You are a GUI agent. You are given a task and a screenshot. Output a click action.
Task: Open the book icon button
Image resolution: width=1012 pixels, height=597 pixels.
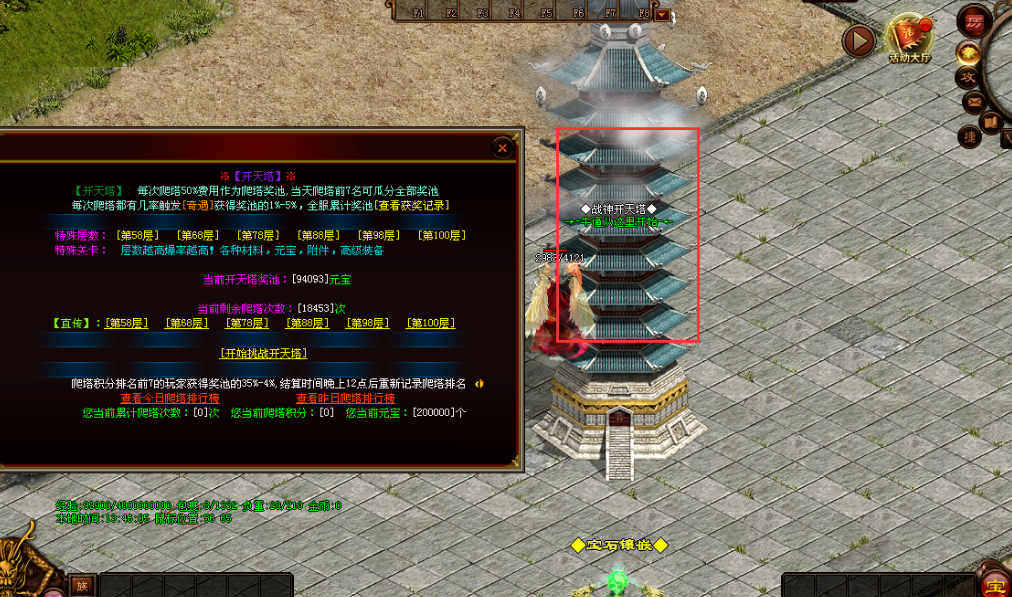[x=991, y=123]
